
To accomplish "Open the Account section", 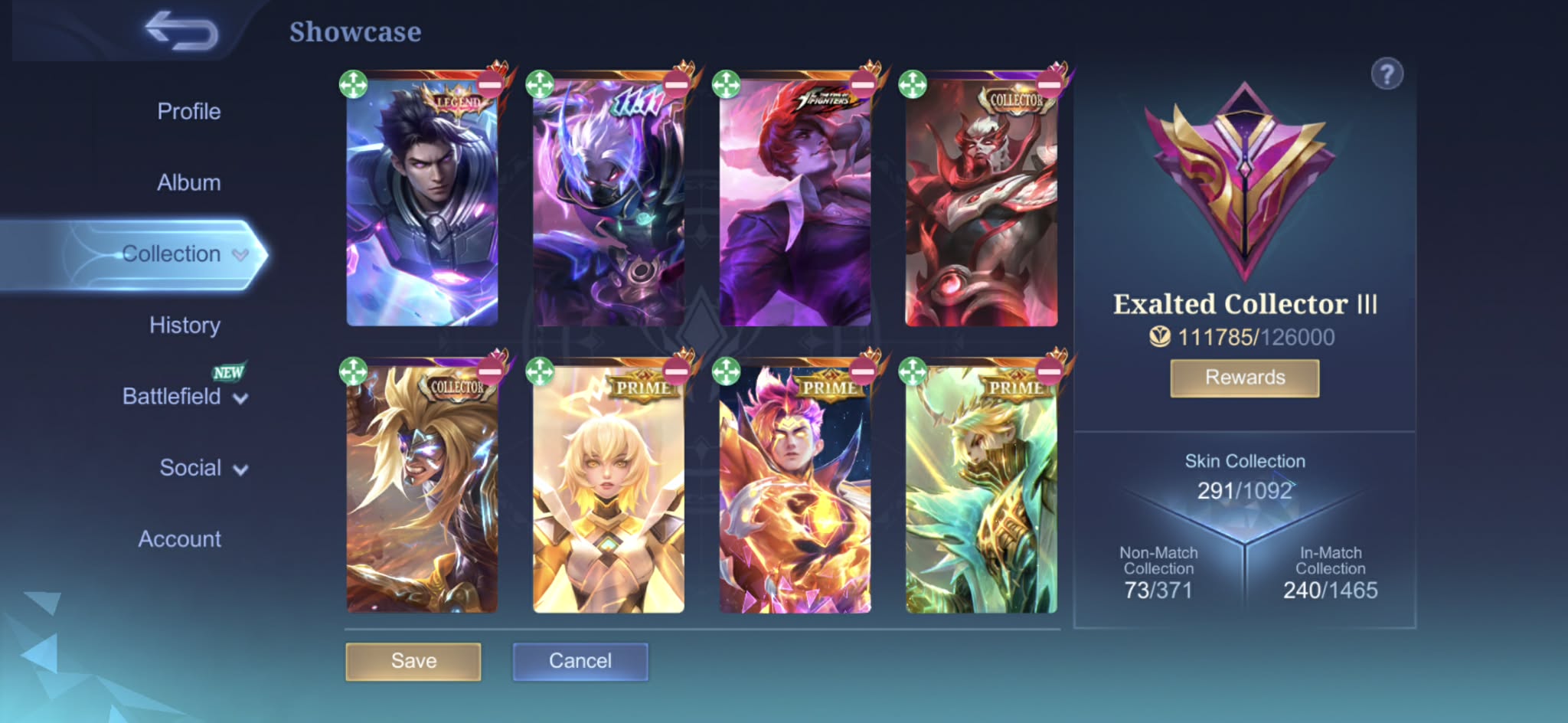I will [179, 539].
